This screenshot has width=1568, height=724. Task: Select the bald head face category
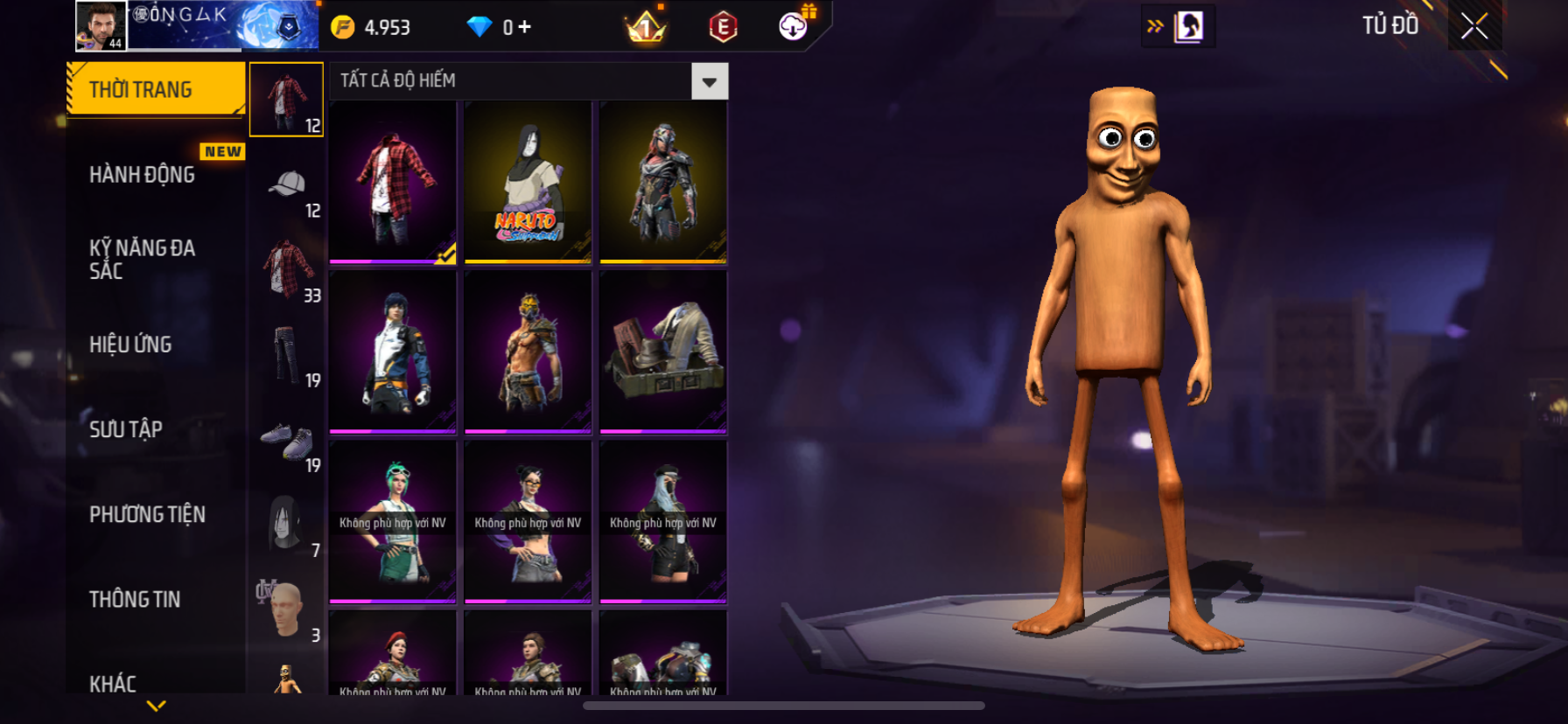[287, 609]
